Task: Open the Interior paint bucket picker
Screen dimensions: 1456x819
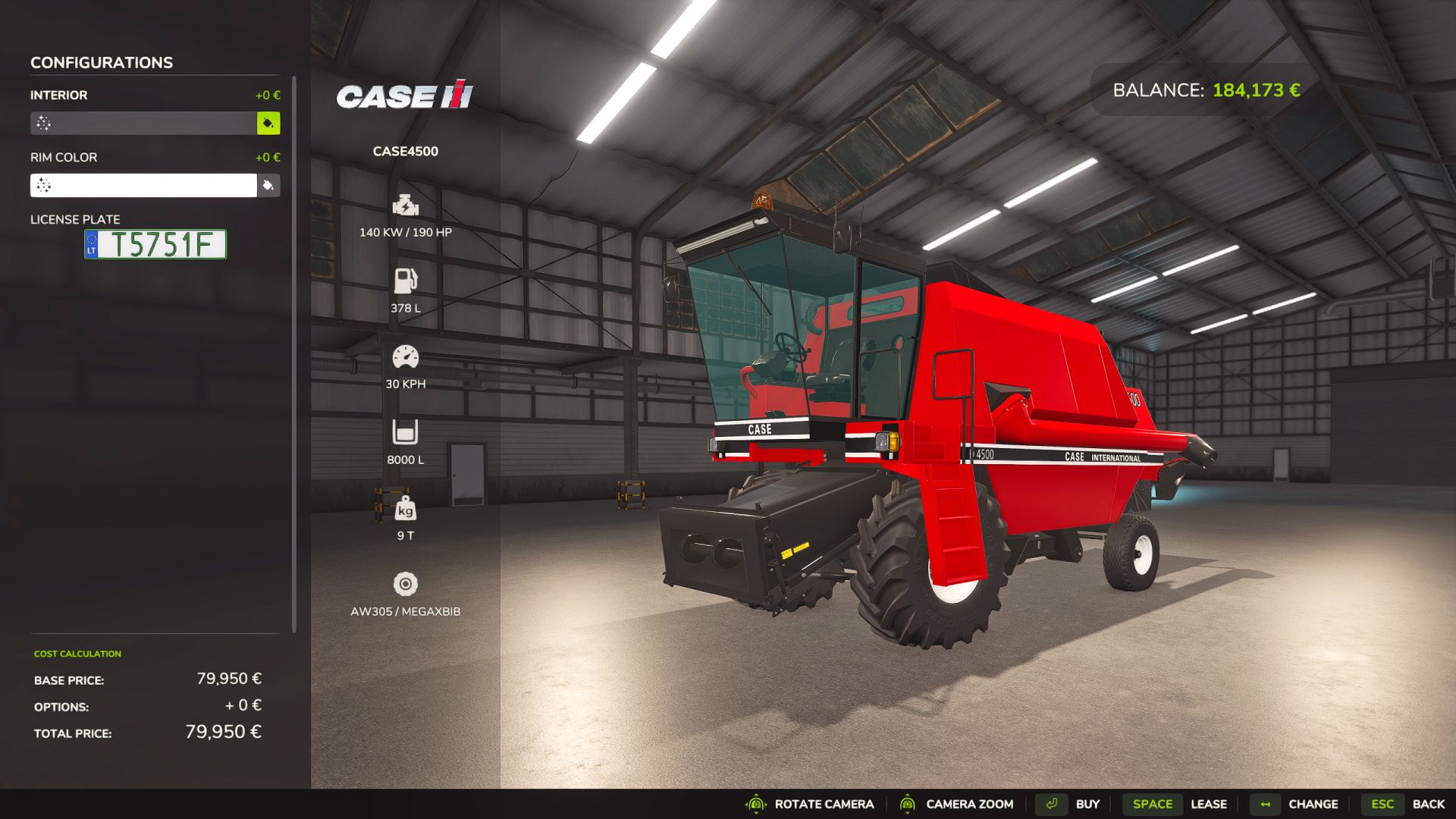Action: [x=268, y=123]
